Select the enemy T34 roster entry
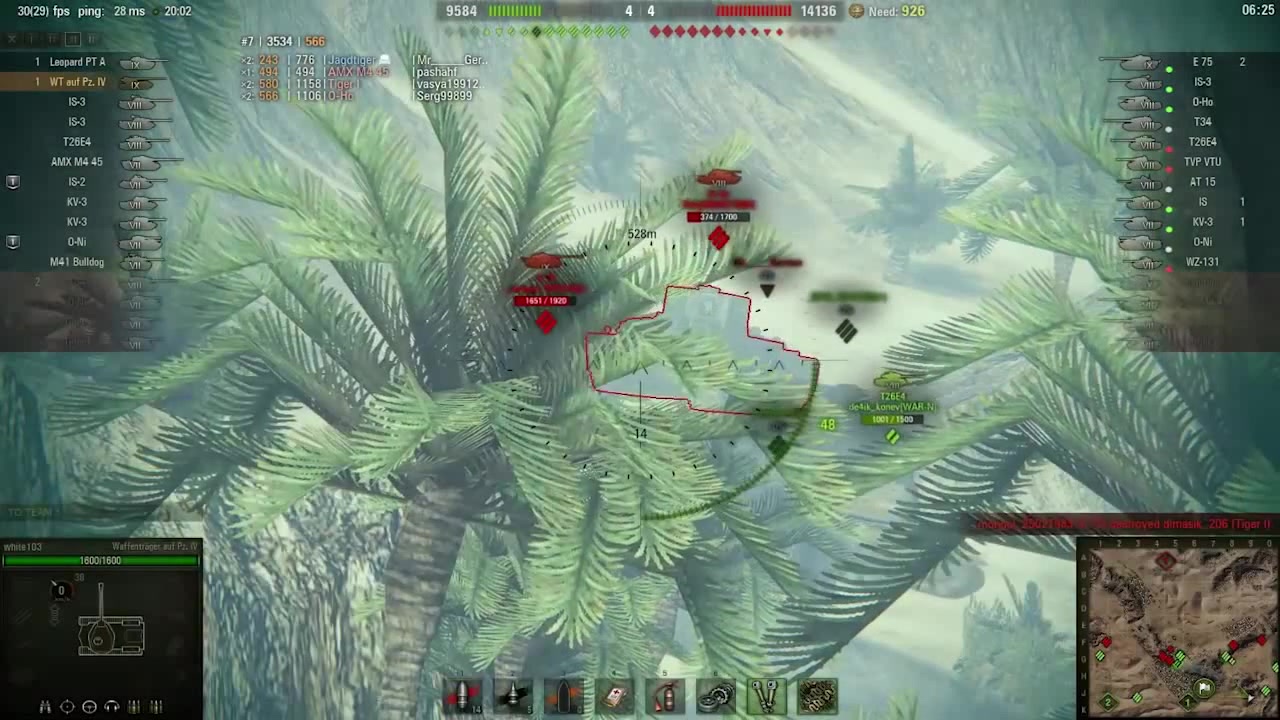The width and height of the screenshot is (1280, 720). point(1202,122)
